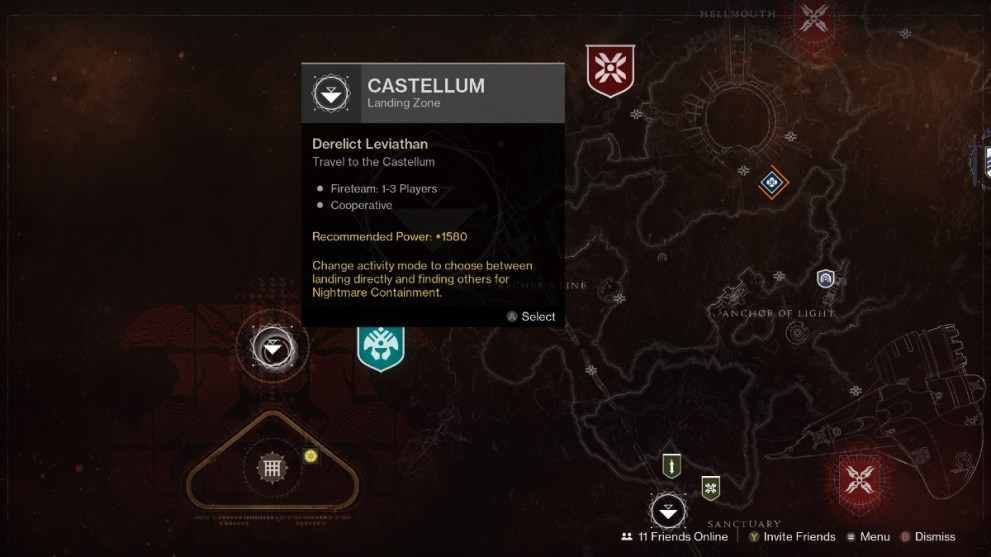Select the blue-white banner at the right edge
Screen dimensions: 991x557
[x=984, y=163]
